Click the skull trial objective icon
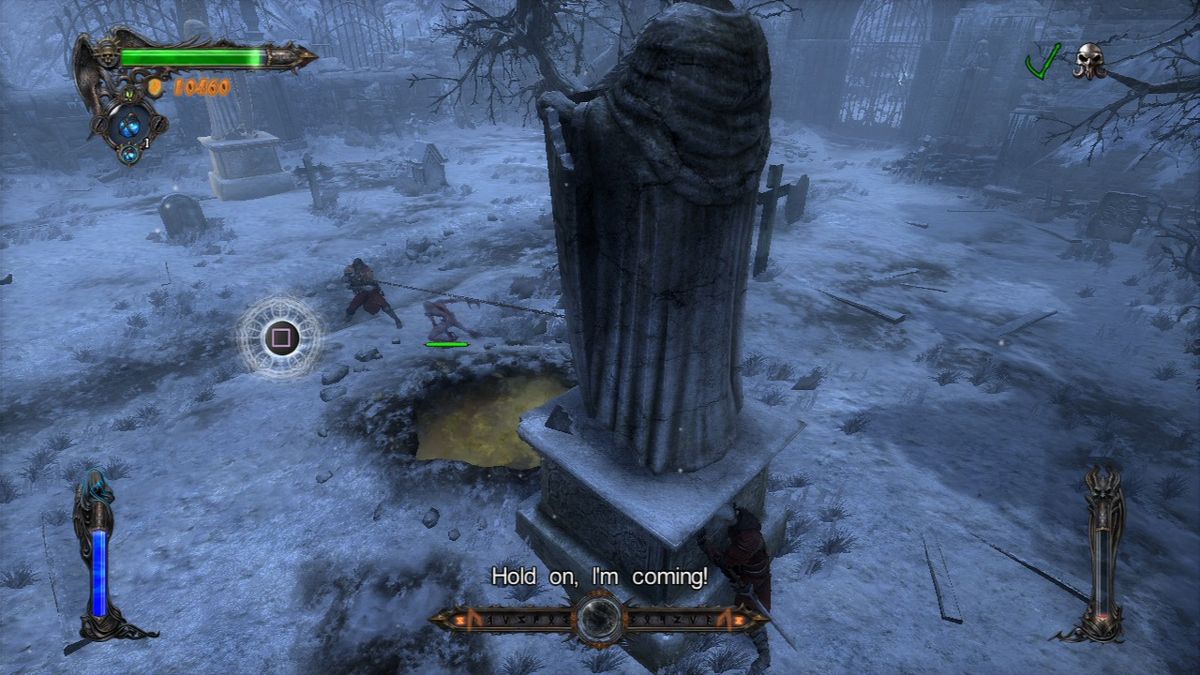Viewport: 1200px width, 675px height. (1089, 61)
